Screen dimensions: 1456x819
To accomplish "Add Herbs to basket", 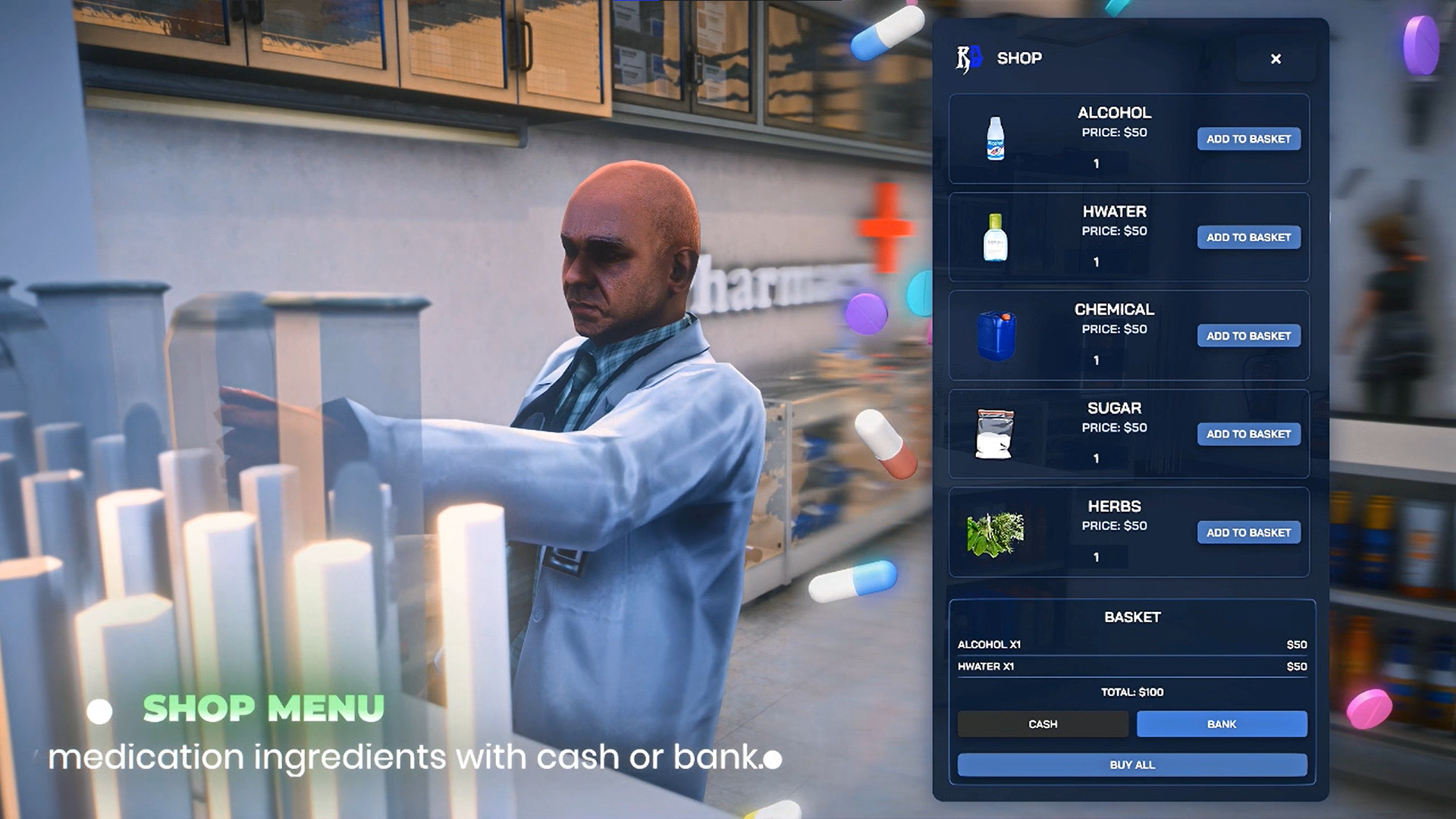I will [x=1248, y=532].
